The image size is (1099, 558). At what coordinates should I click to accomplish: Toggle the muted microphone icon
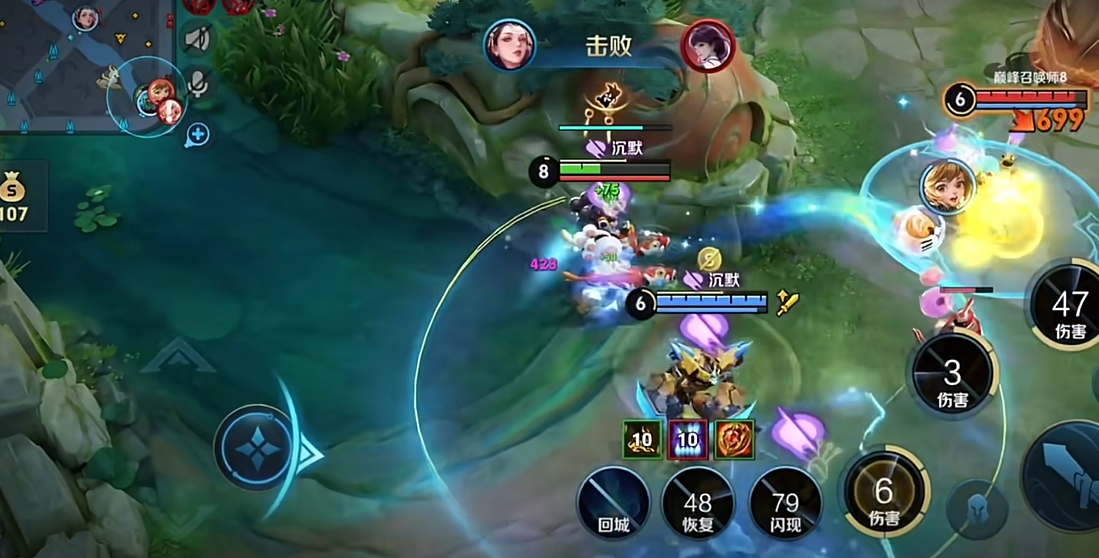click(198, 84)
